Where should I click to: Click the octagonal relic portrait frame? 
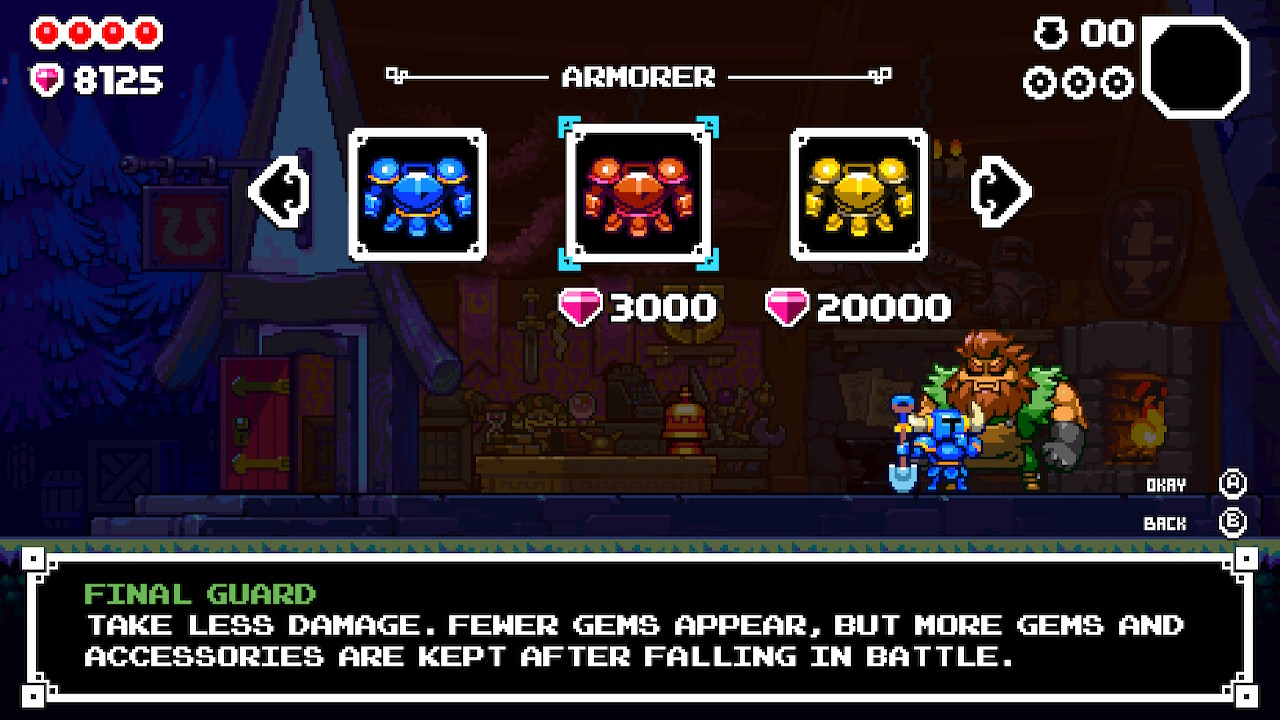(1197, 65)
